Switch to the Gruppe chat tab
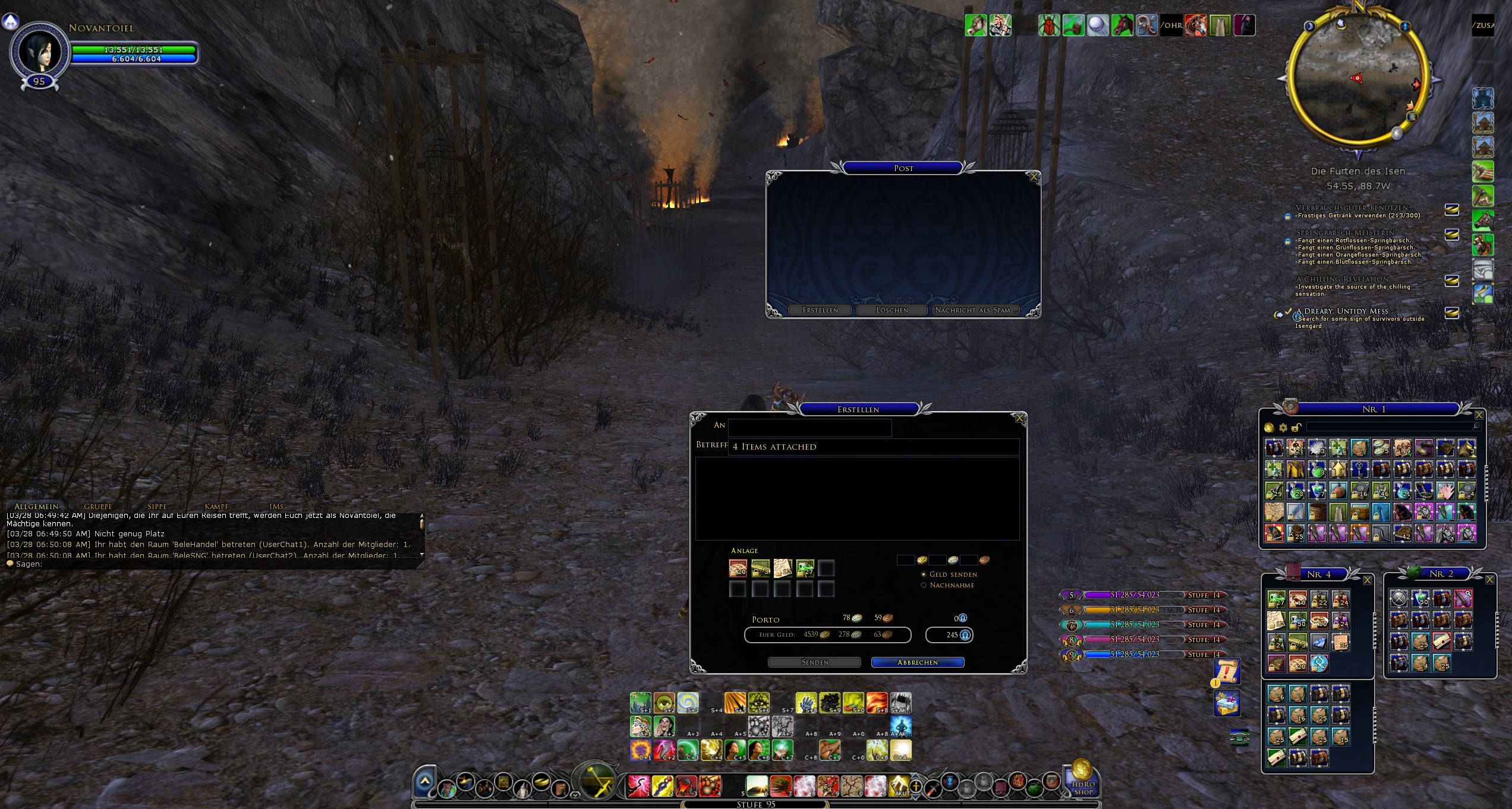 pyautogui.click(x=98, y=507)
